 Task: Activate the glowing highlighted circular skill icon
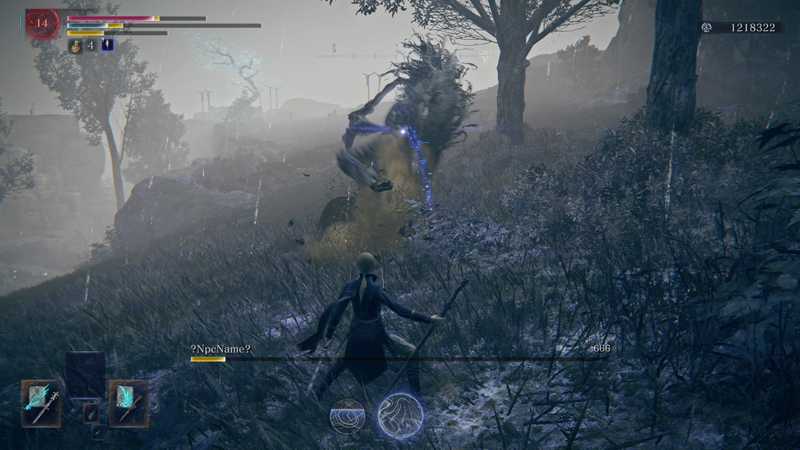400,415
